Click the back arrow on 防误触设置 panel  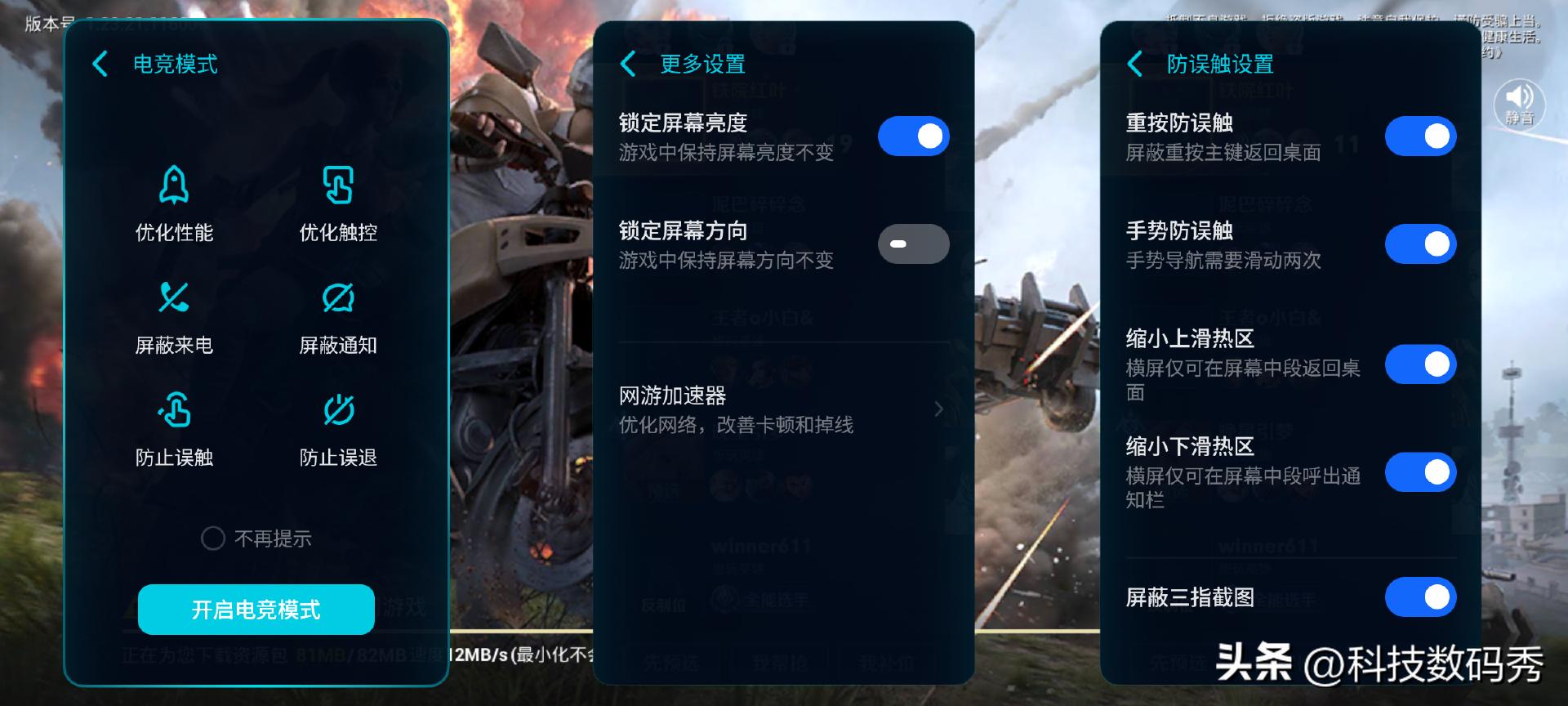[x=1135, y=64]
